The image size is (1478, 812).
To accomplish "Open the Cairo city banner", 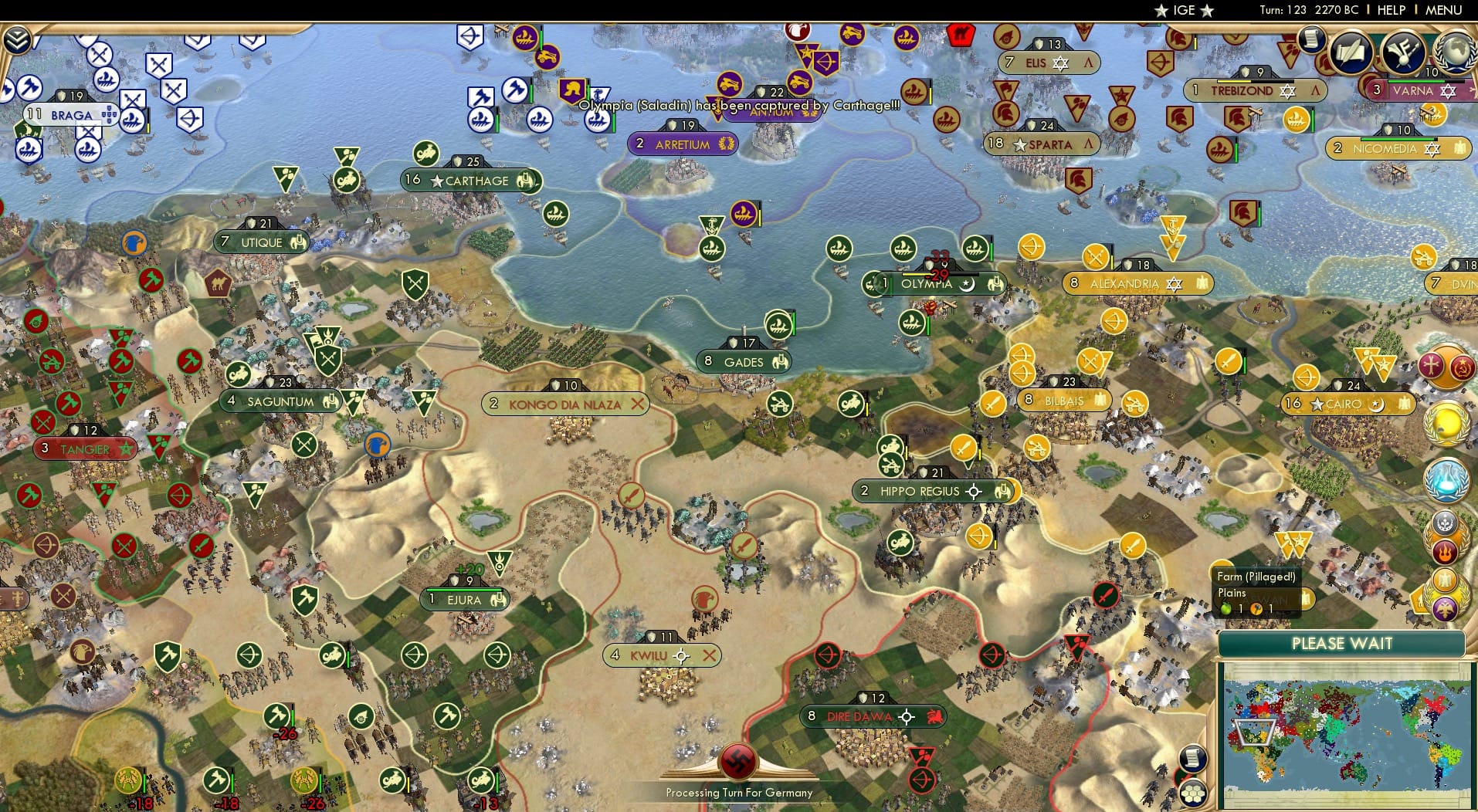I will (1347, 404).
